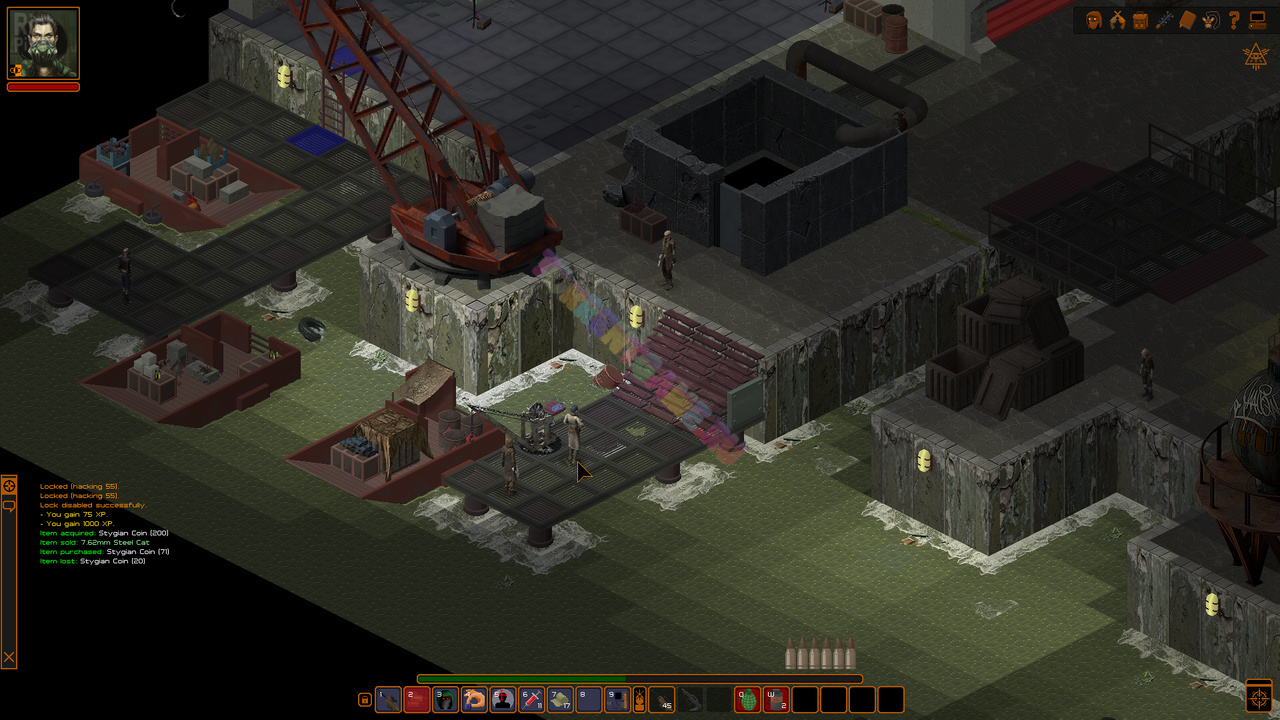Image resolution: width=1280 pixels, height=720 pixels.
Task: Activate the hooded figure ability in slot 3
Action: [446, 700]
